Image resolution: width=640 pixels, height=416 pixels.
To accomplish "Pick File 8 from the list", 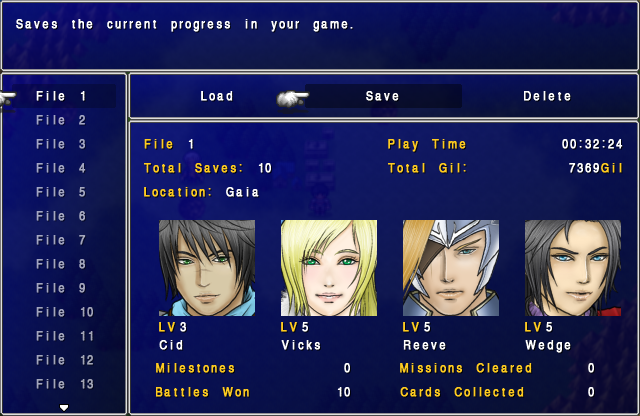I will pos(61,265).
